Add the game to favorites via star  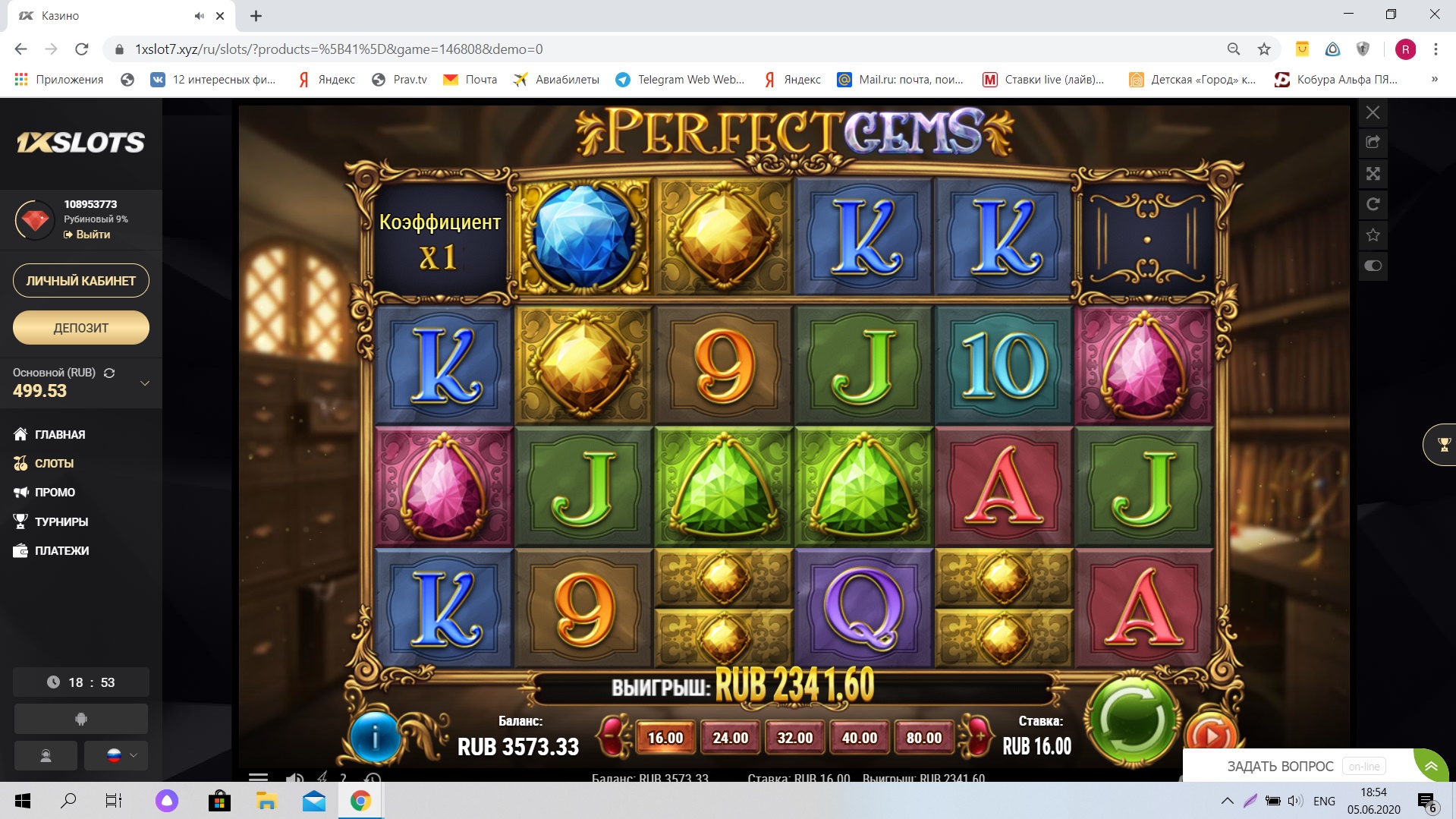click(x=1373, y=235)
